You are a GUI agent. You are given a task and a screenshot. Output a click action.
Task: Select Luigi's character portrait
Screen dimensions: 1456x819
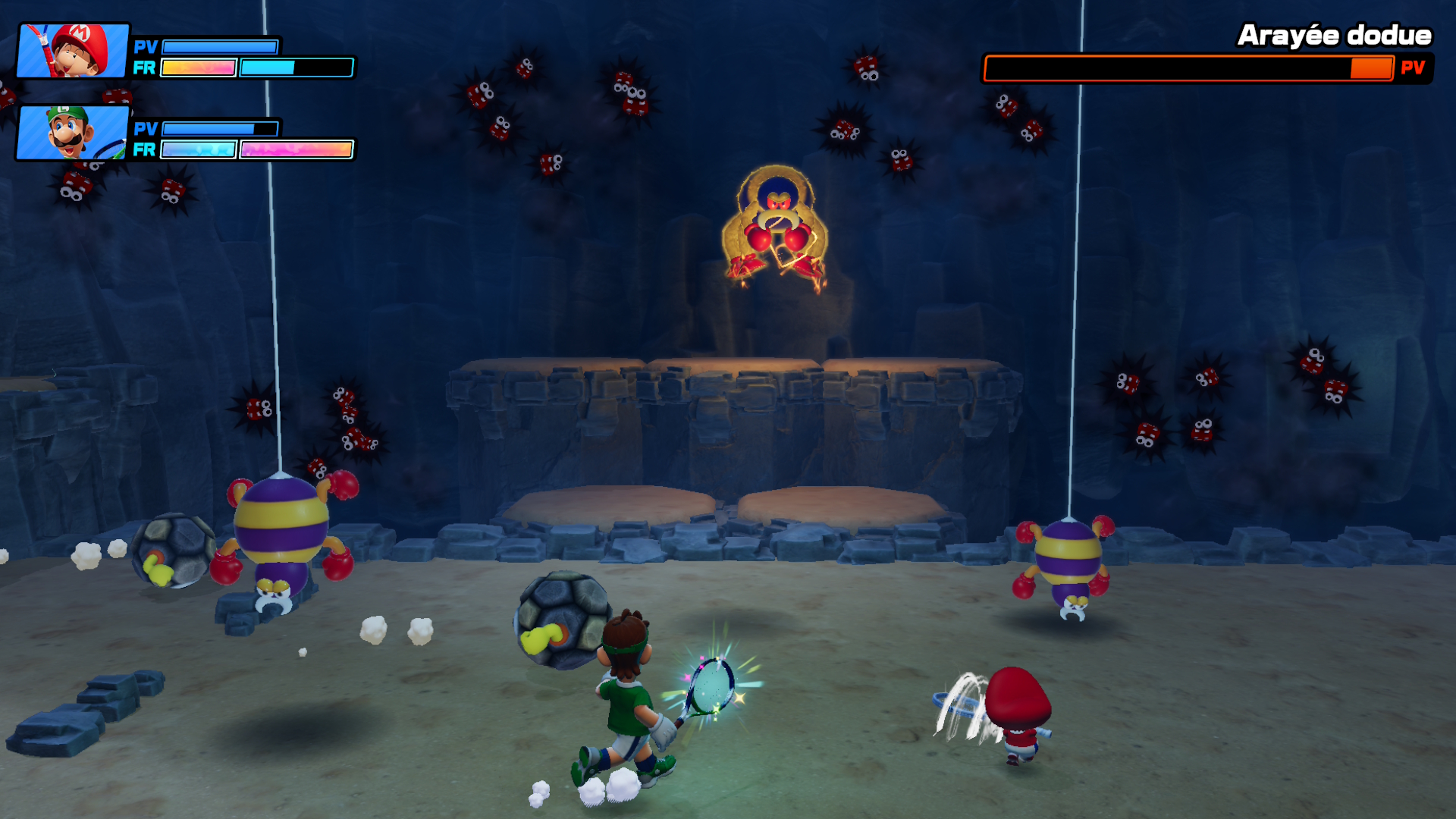[x=74, y=133]
